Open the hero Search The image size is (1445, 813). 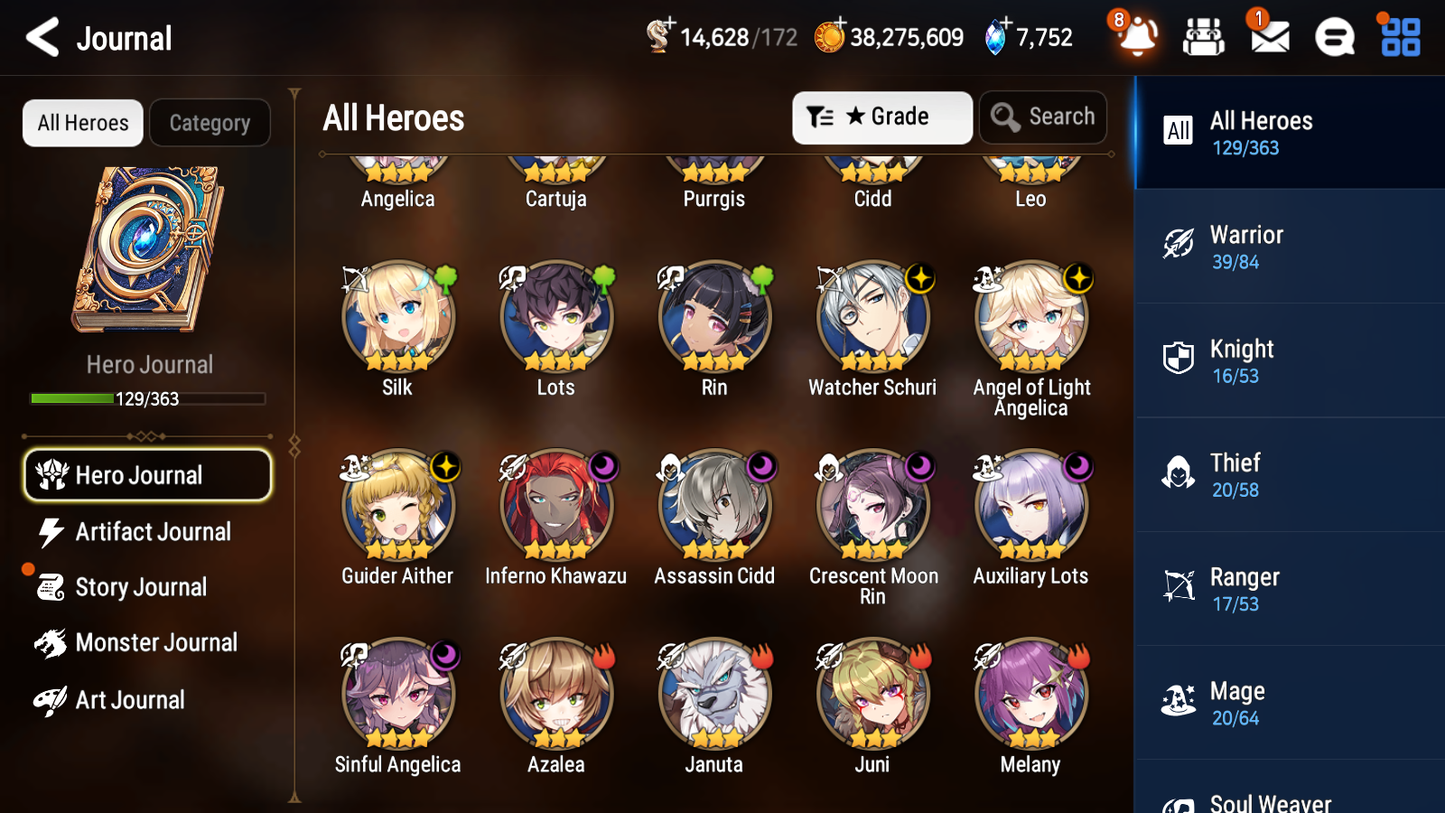(x=1043, y=116)
